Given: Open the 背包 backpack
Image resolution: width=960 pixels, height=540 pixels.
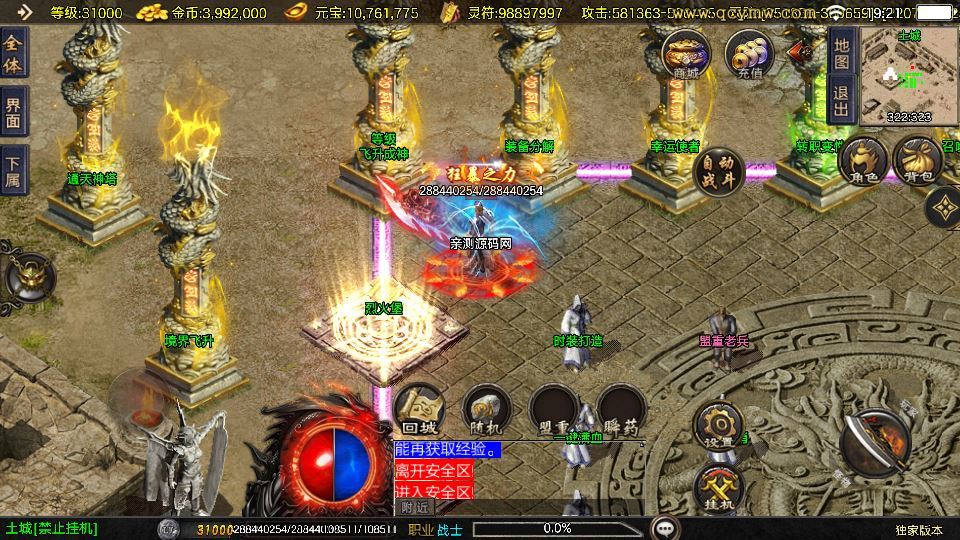Looking at the screenshot, I should tap(917, 163).
